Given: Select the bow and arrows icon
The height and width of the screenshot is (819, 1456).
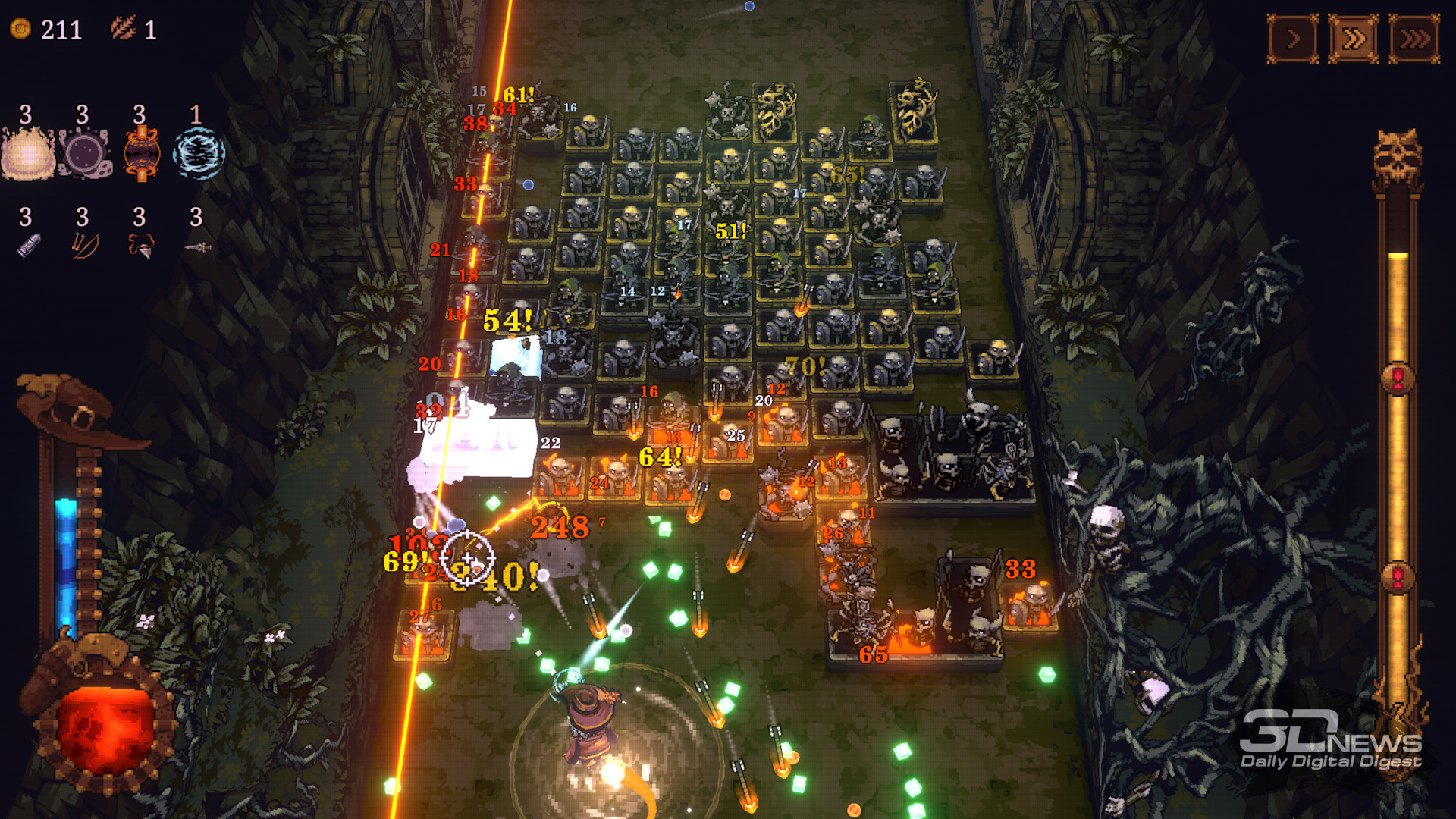Looking at the screenshot, I should click(x=84, y=246).
